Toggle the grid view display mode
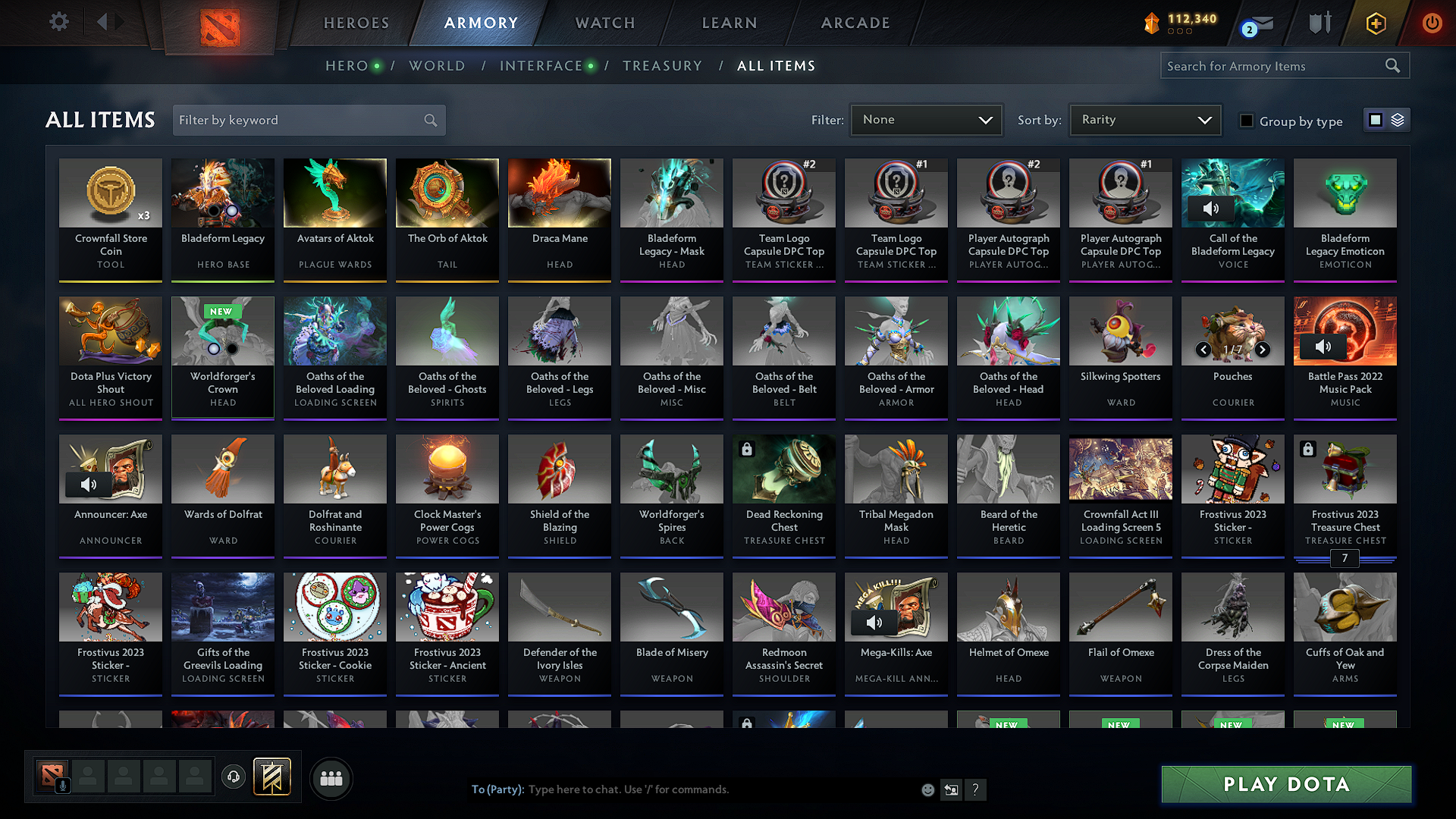The height and width of the screenshot is (819, 1456). tap(1376, 119)
